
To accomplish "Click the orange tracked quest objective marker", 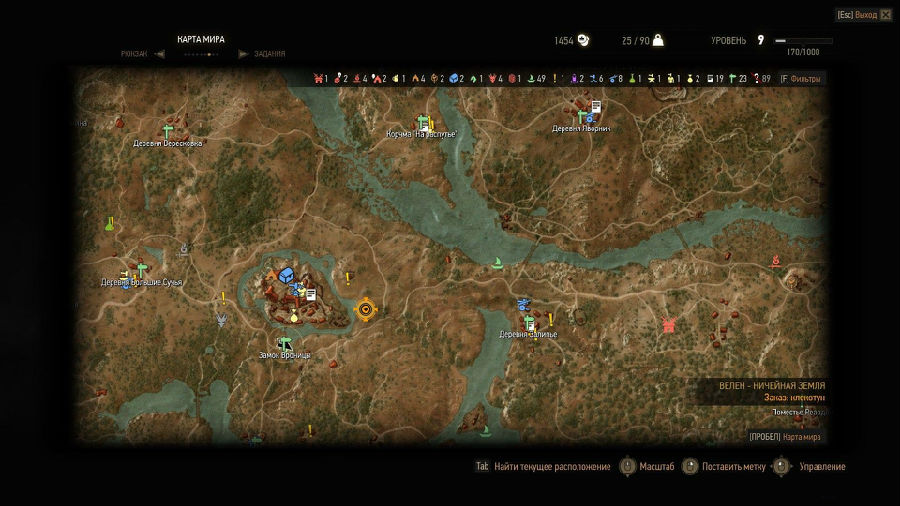I will coord(365,309).
